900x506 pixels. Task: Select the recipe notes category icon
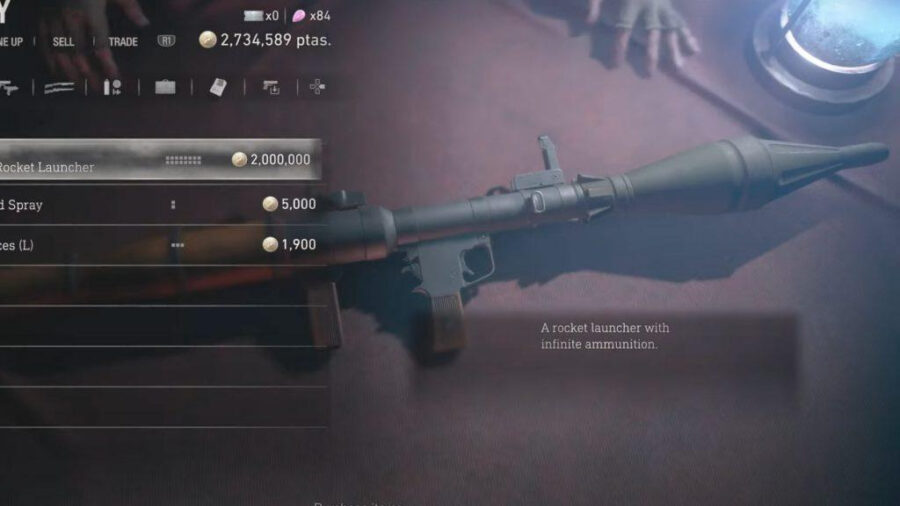click(x=218, y=87)
